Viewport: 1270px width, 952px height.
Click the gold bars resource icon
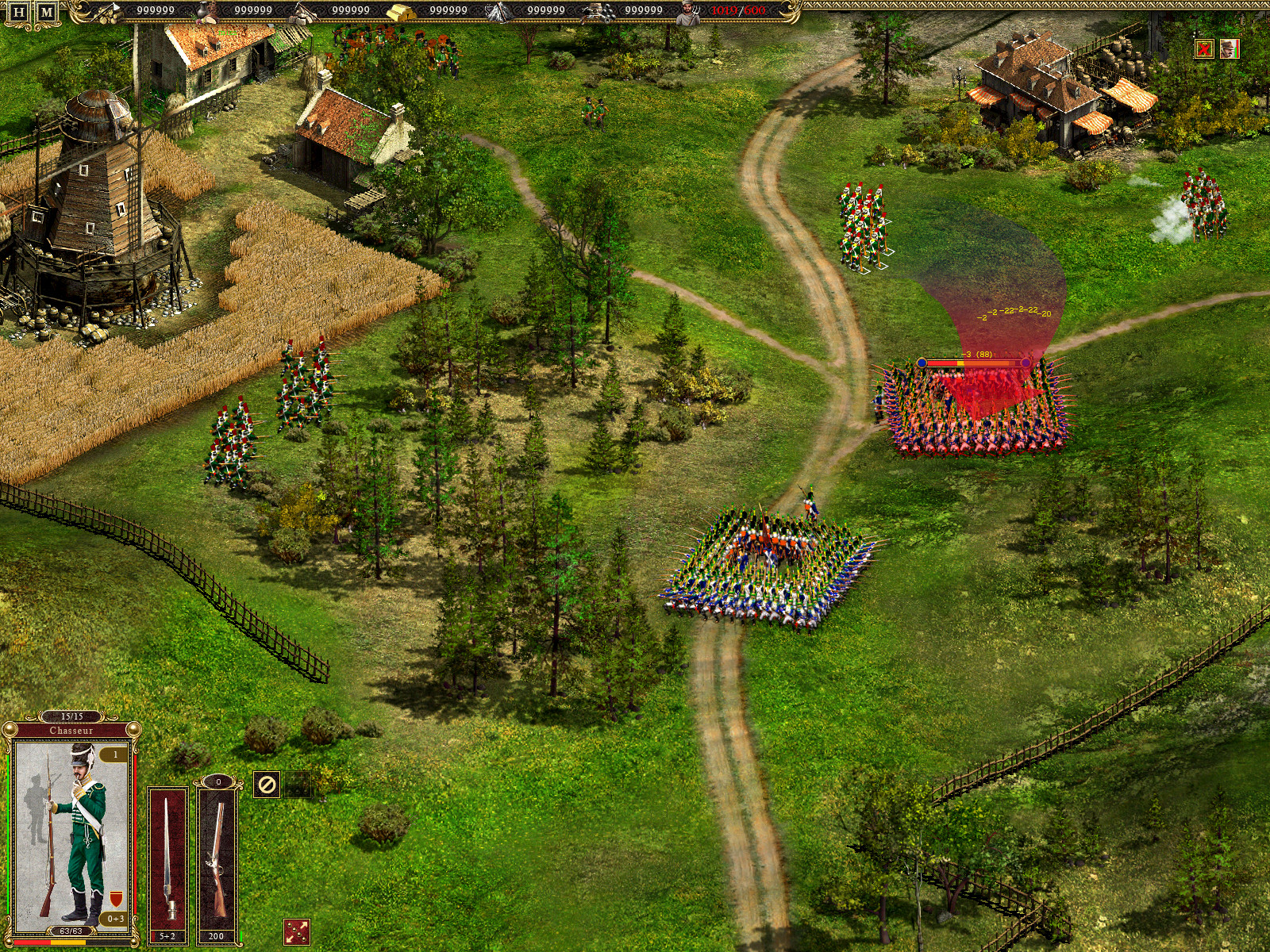(x=401, y=11)
